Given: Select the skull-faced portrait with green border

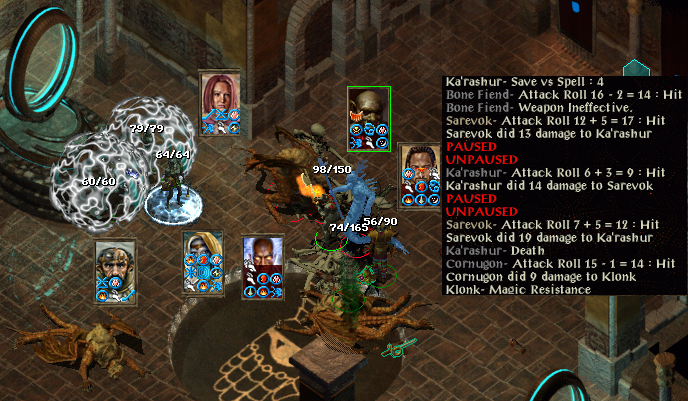Looking at the screenshot, I should (x=368, y=108).
